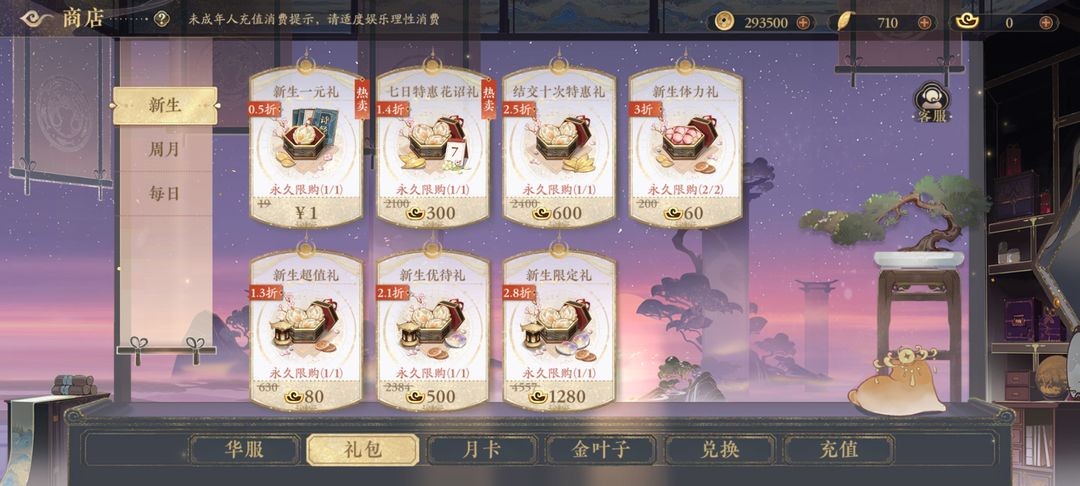This screenshot has height=486, width=1080.
Task: Open the 充值 recharge tab
Action: (836, 449)
